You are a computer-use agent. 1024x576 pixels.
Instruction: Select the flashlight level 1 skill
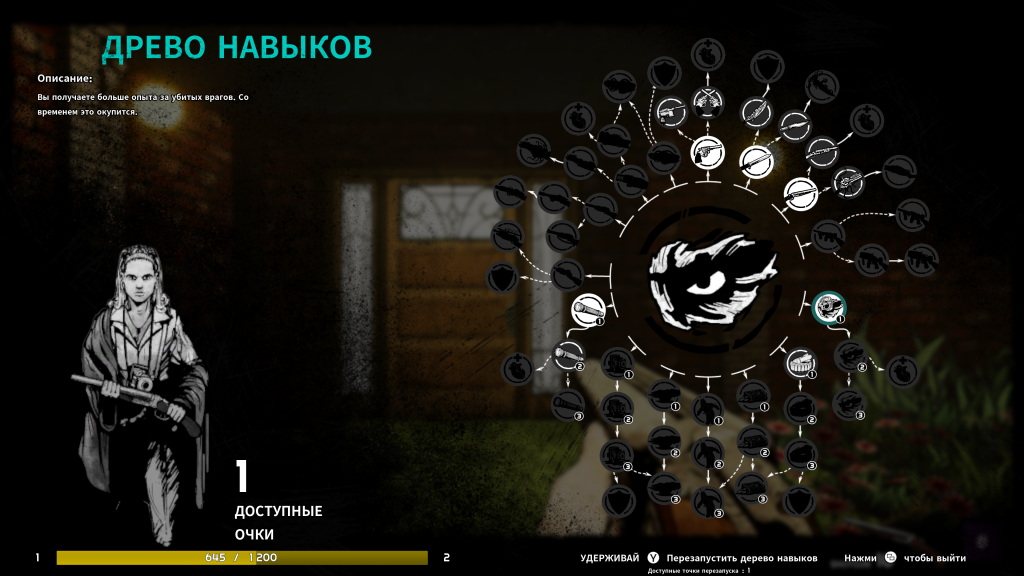coord(589,310)
